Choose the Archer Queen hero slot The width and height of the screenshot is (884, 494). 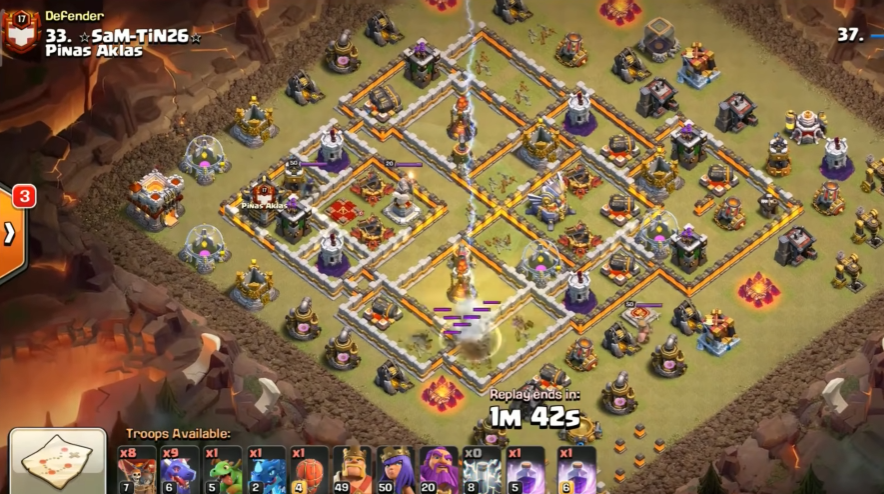(395, 470)
